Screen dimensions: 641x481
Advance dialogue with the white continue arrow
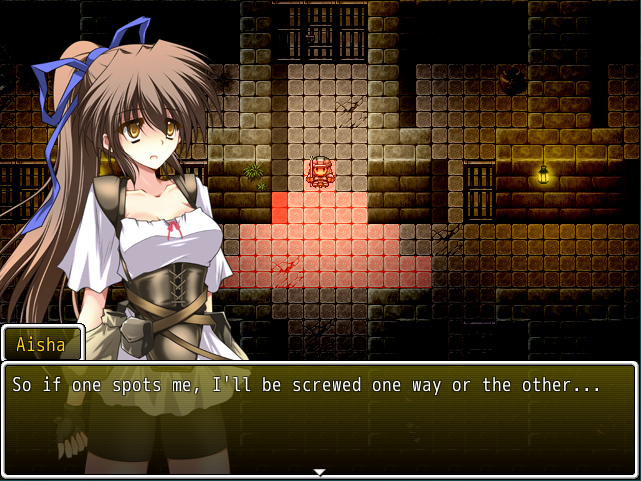point(319,471)
